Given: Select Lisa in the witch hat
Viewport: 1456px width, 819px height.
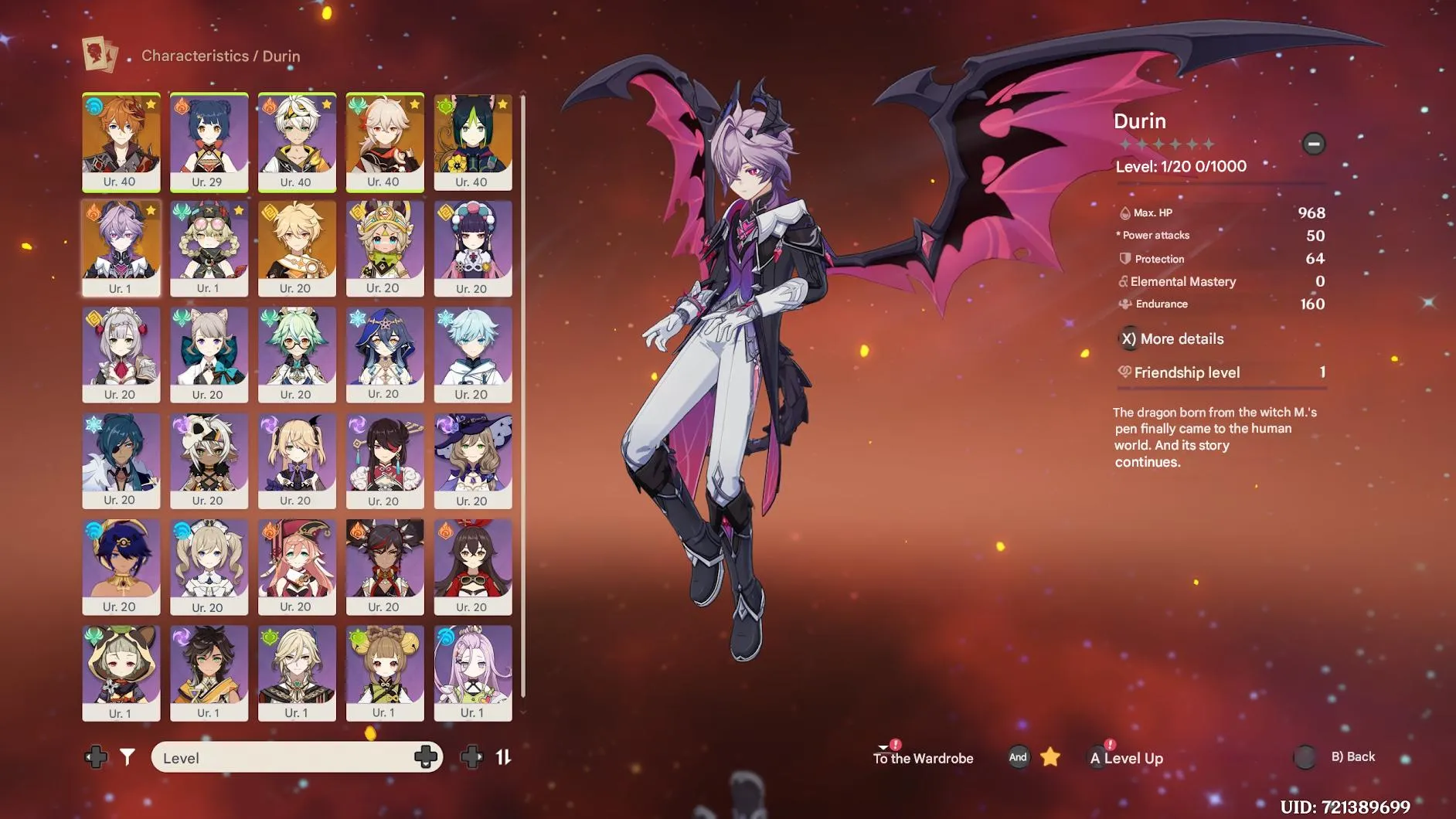Looking at the screenshot, I should click(x=473, y=460).
